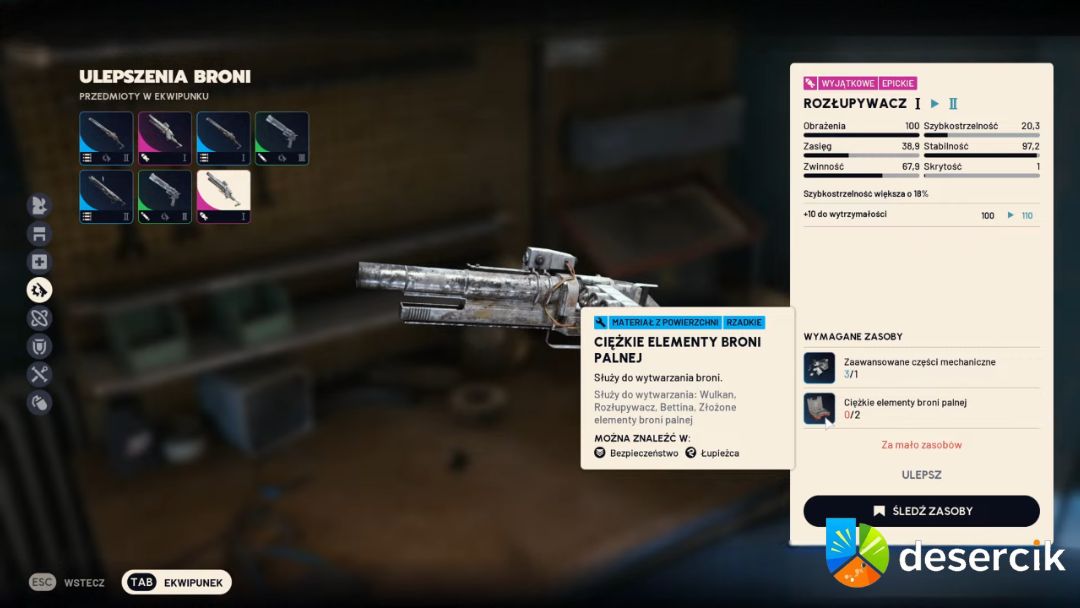Image resolution: width=1080 pixels, height=608 pixels.
Task: Open the crossed tools utility station
Action: (40, 375)
